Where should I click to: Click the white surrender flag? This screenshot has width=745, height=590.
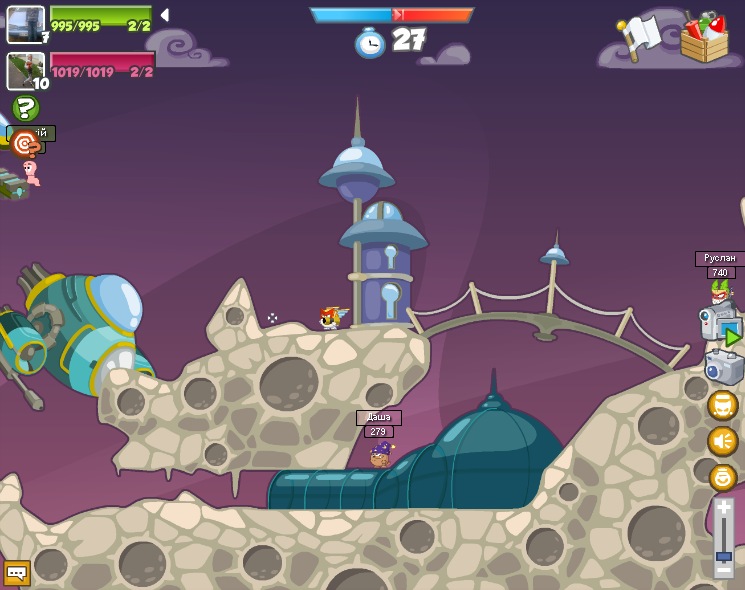pos(639,37)
